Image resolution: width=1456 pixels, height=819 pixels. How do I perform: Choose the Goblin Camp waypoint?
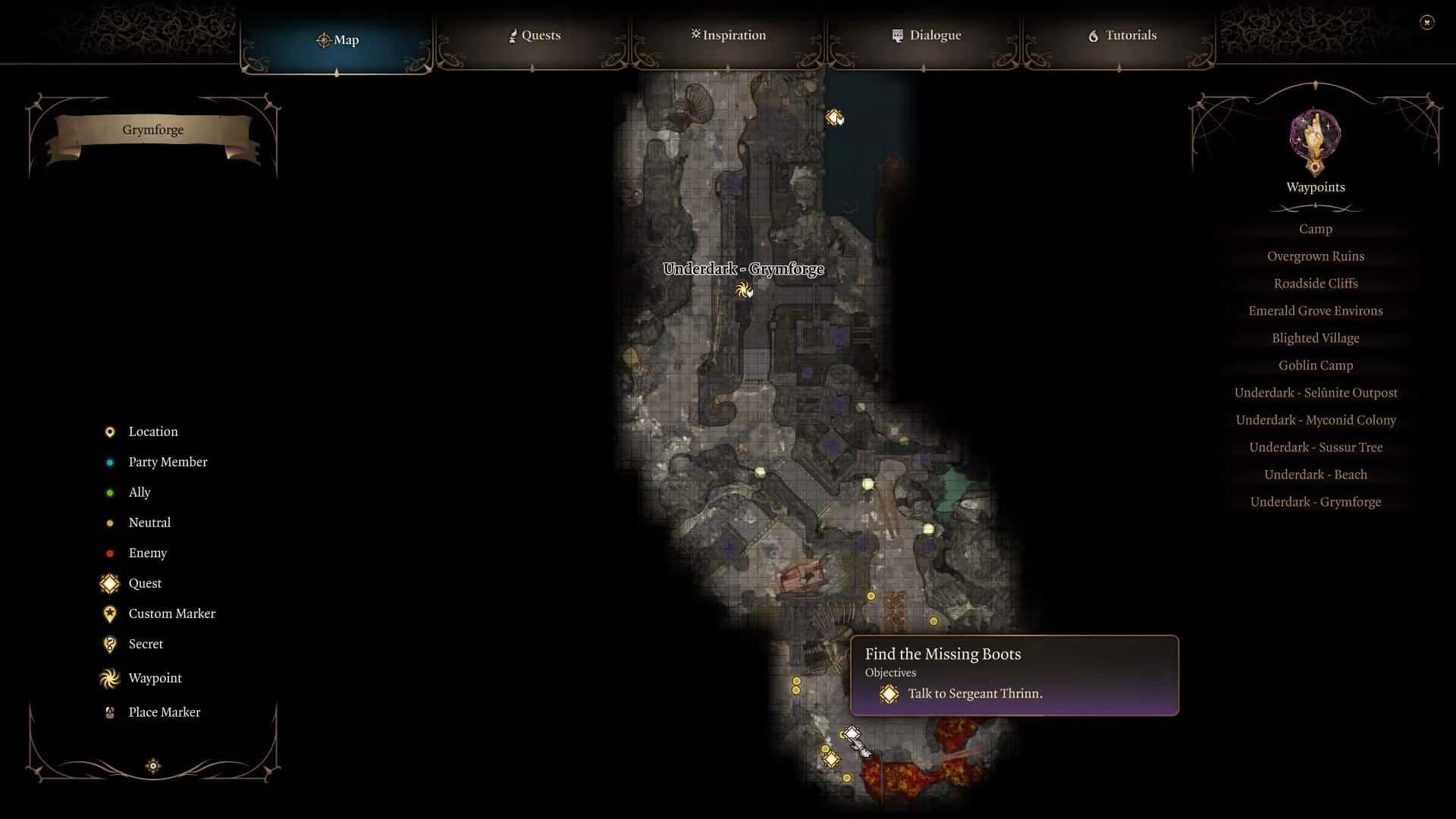(x=1315, y=366)
